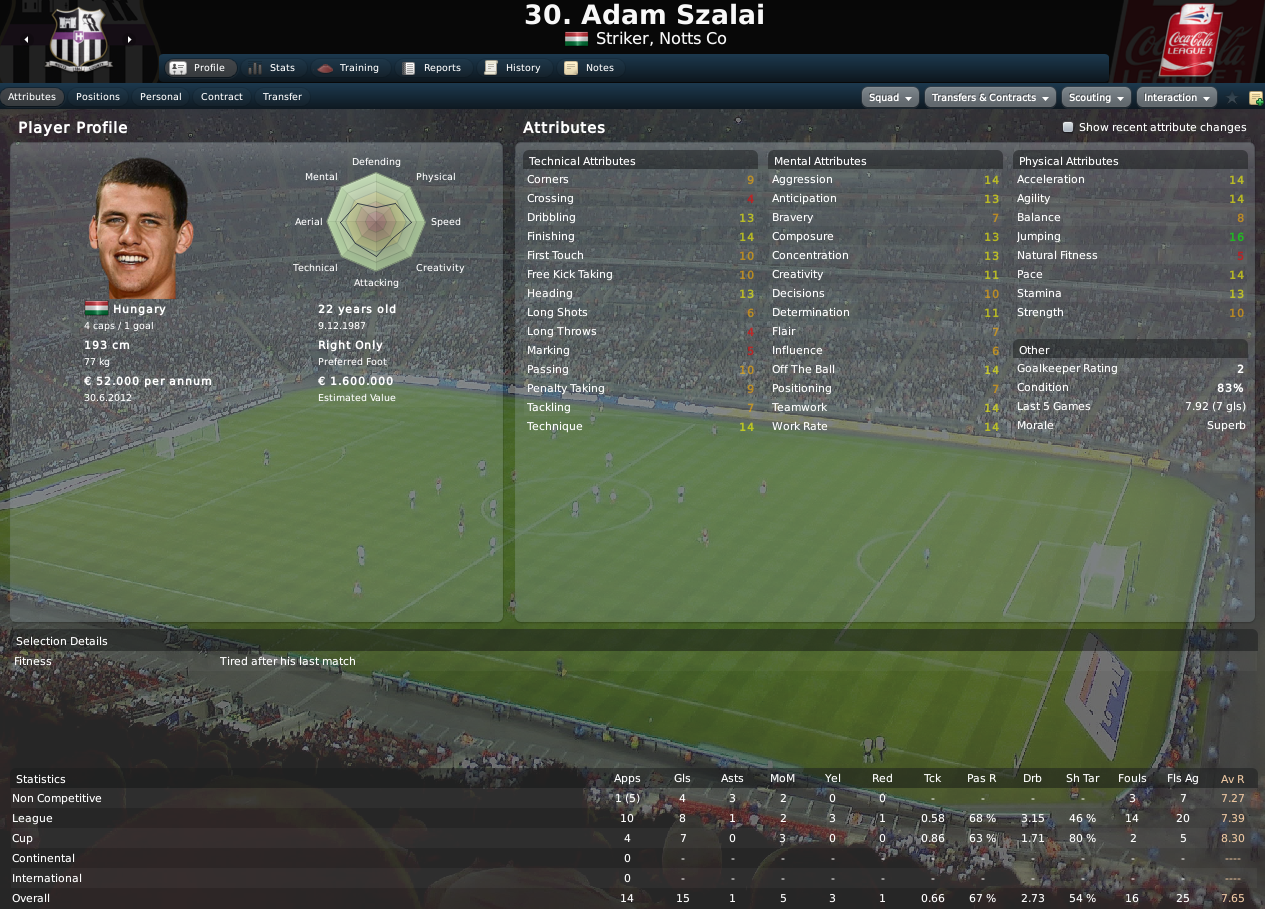The height and width of the screenshot is (909, 1265).
Task: Select the Attributes sub-tab
Action: tap(32, 97)
